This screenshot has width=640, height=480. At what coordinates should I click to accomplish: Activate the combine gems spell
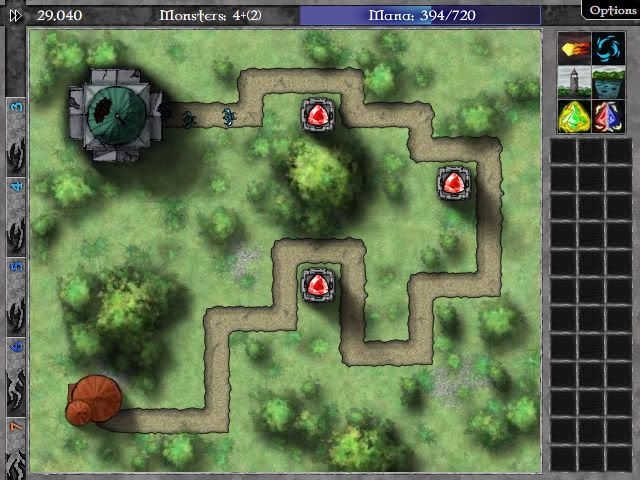point(606,115)
